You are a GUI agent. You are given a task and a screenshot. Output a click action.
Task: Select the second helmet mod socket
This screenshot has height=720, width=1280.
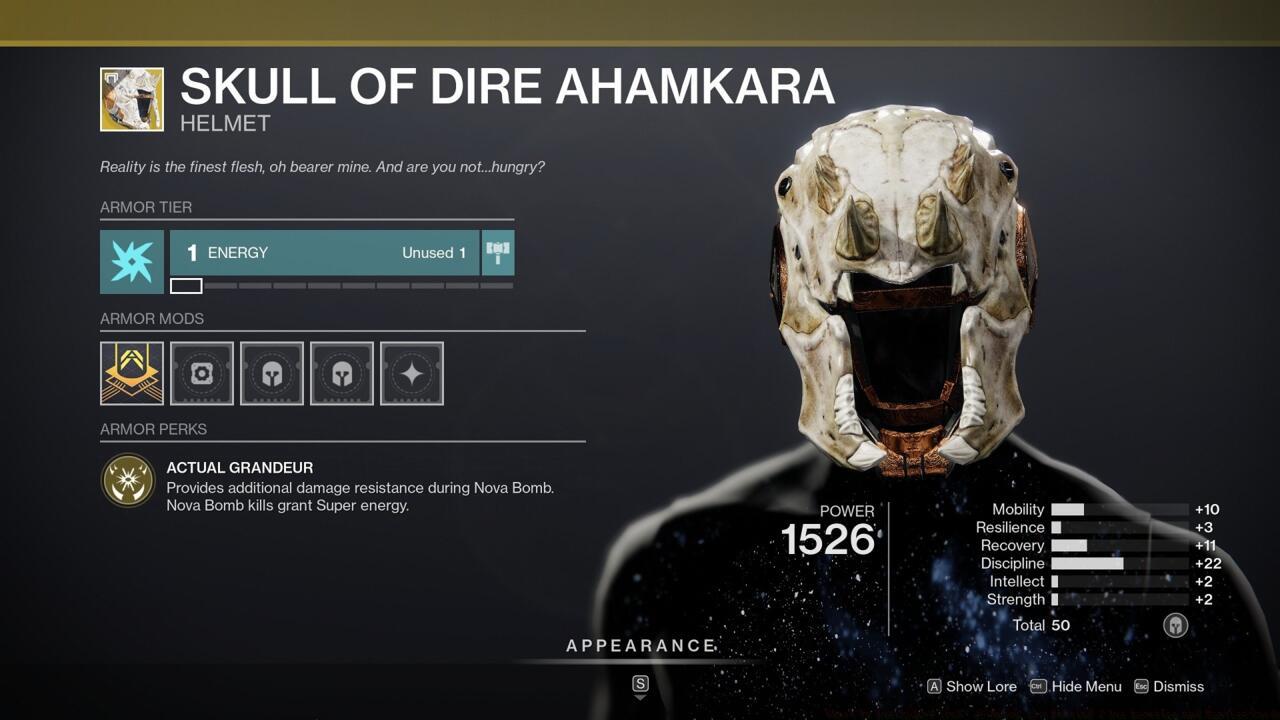point(342,373)
